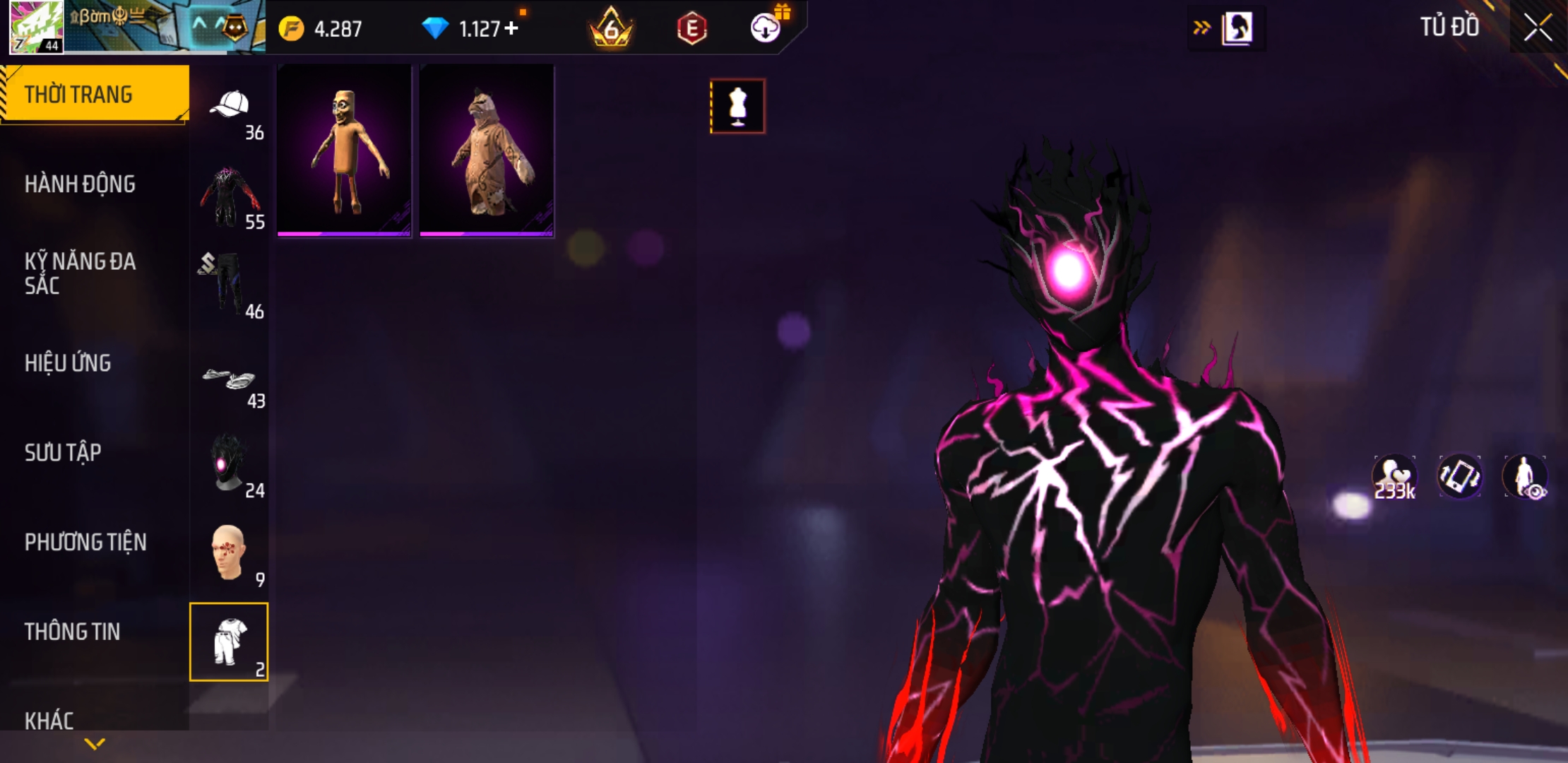Viewport: 1568px width, 763px height.
Task: Show the Phương Tiện section
Action: tap(85, 543)
